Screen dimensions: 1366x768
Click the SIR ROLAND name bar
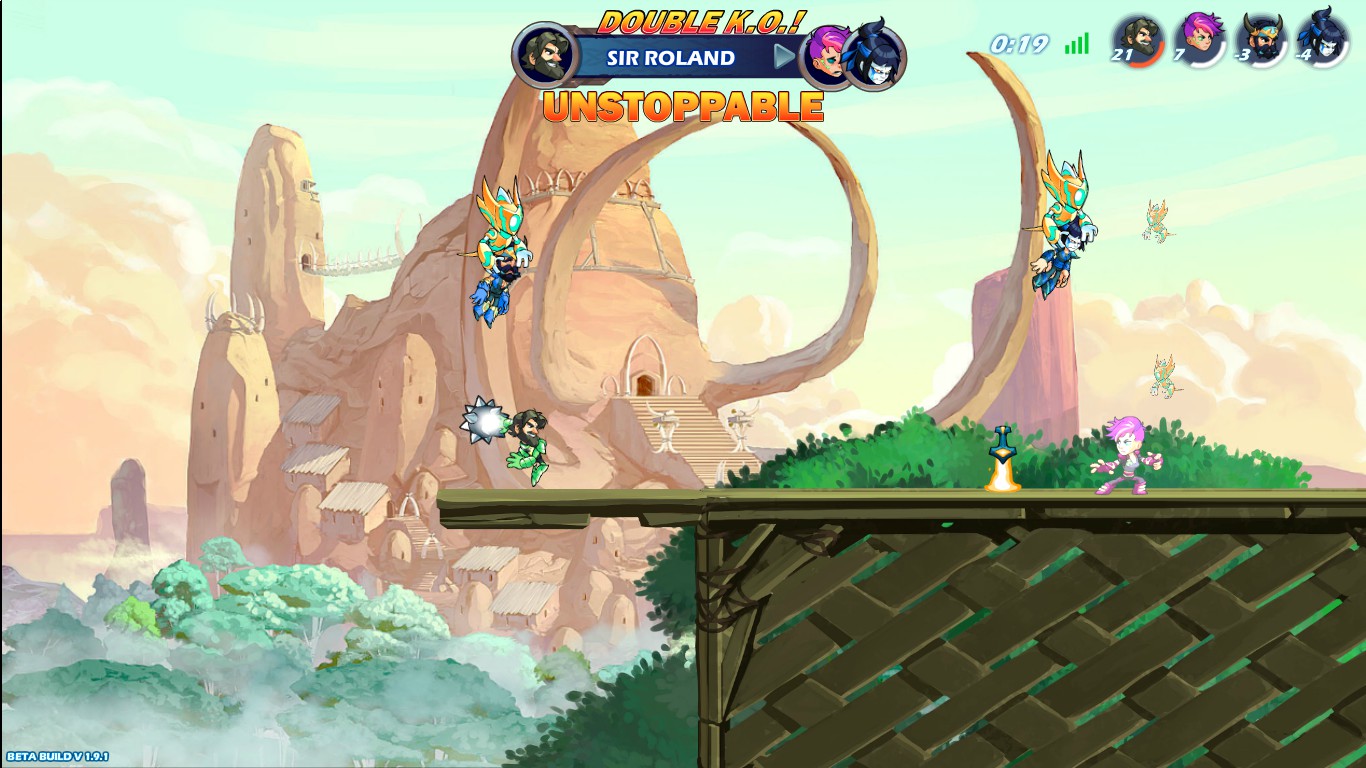[x=672, y=57]
